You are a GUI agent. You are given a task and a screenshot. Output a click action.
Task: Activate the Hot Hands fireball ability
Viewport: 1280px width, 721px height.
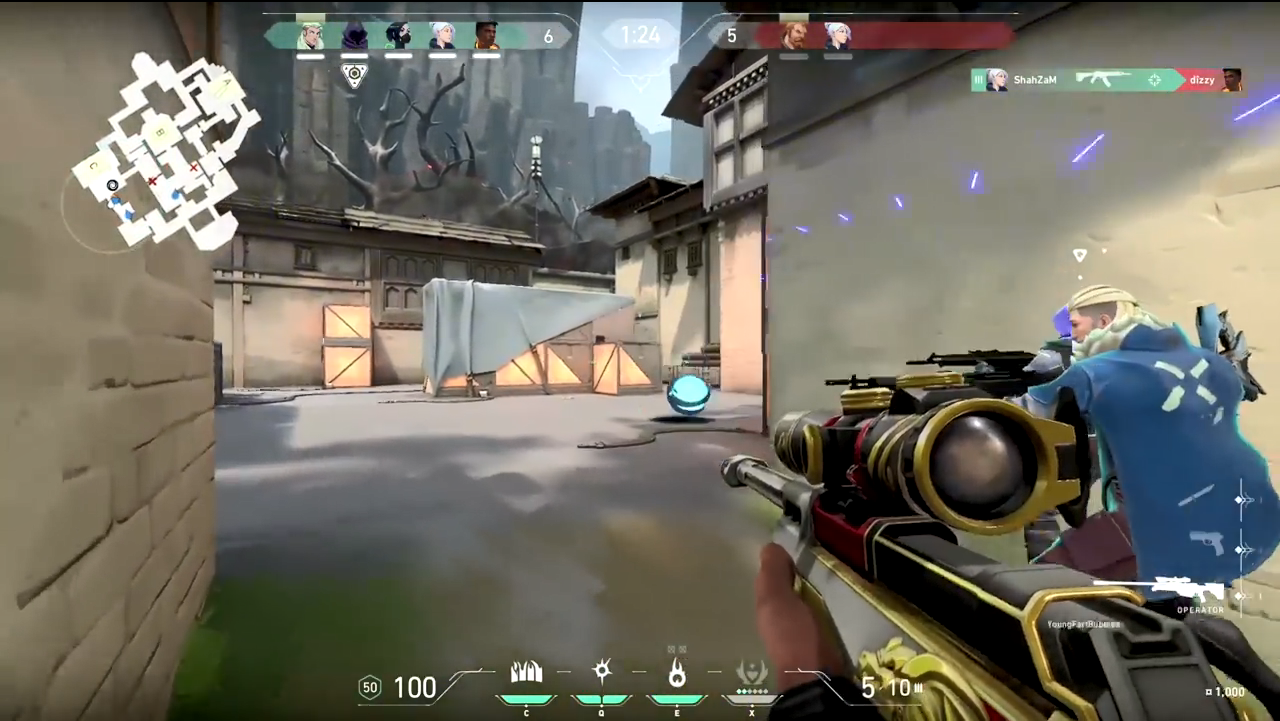677,675
